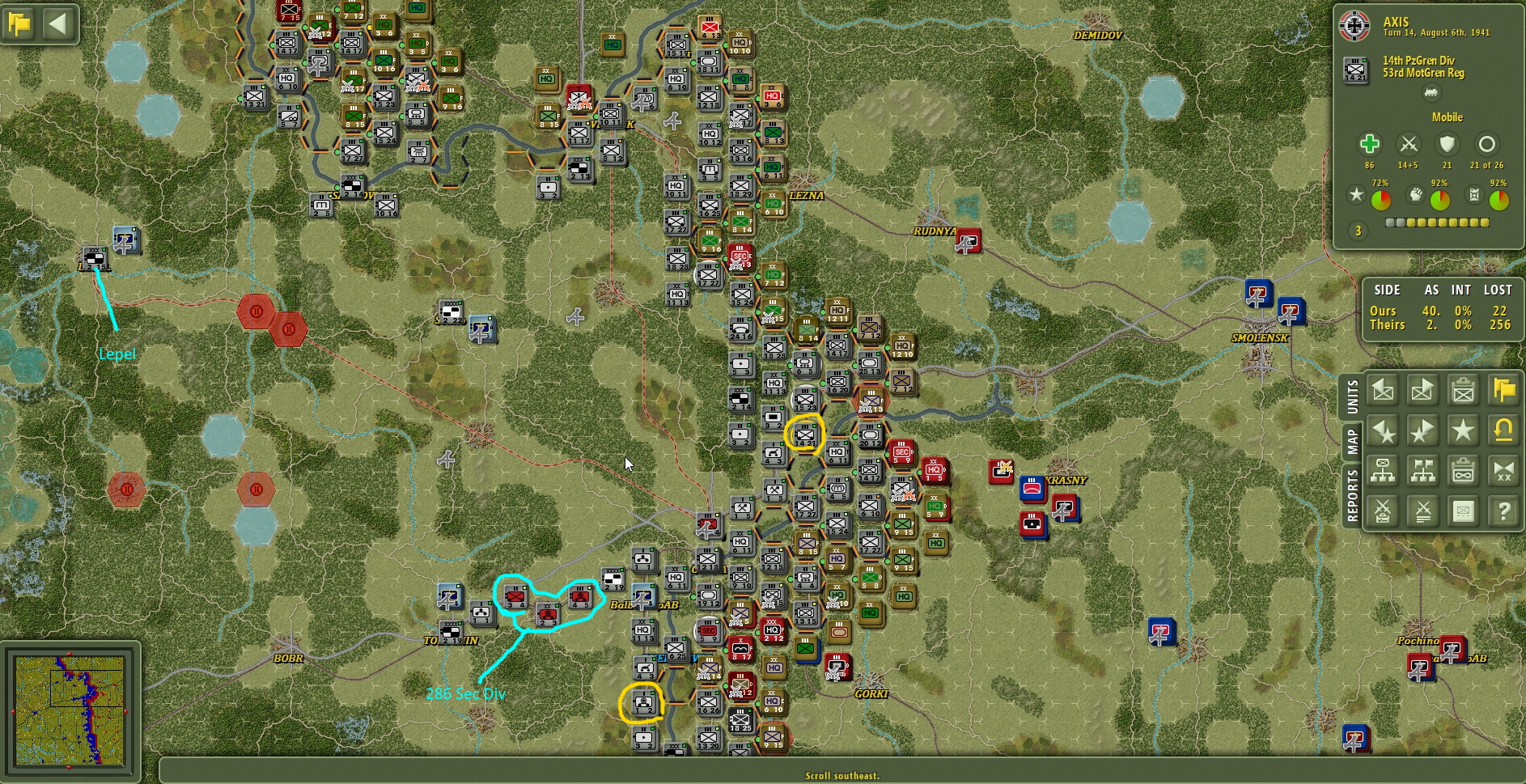Open the formation flags hierarchy icon
This screenshot has height=784, width=1526.
(1422, 471)
